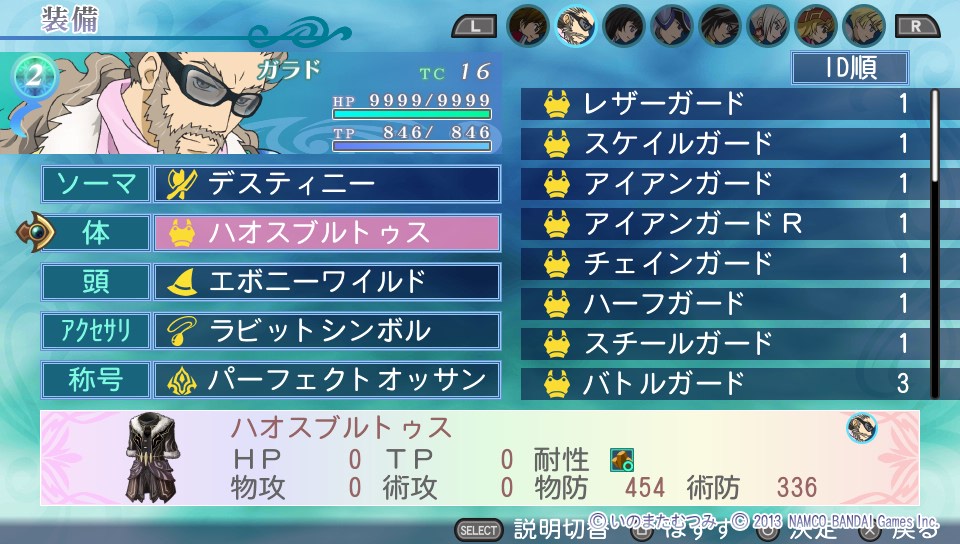Choose the 体 slot ハオスブルトゥス
This screenshot has width=960, height=544.
[x=326, y=233]
